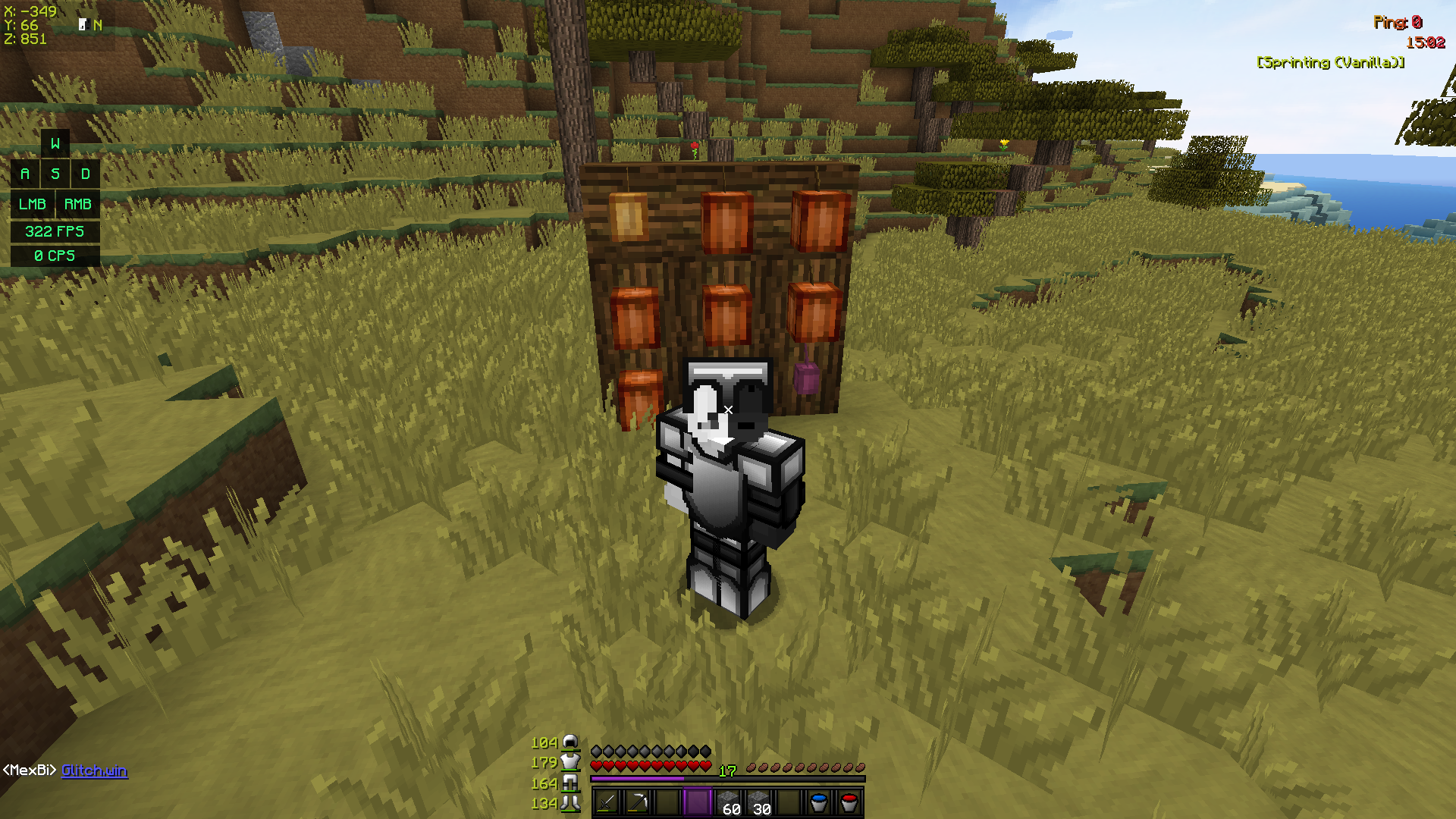Screen dimensions: 1456x819
Task: Select the sword hotbar slot
Action: [607, 802]
